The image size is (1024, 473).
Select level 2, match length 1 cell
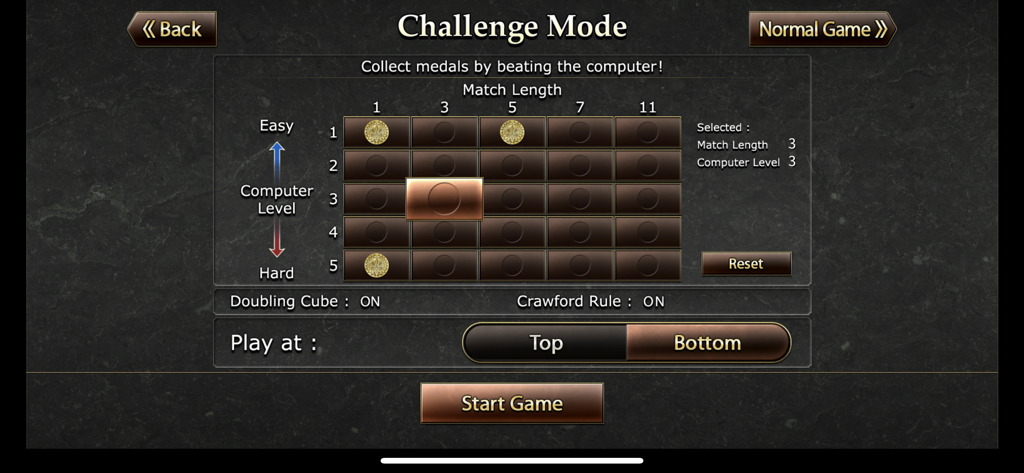pyautogui.click(x=376, y=165)
